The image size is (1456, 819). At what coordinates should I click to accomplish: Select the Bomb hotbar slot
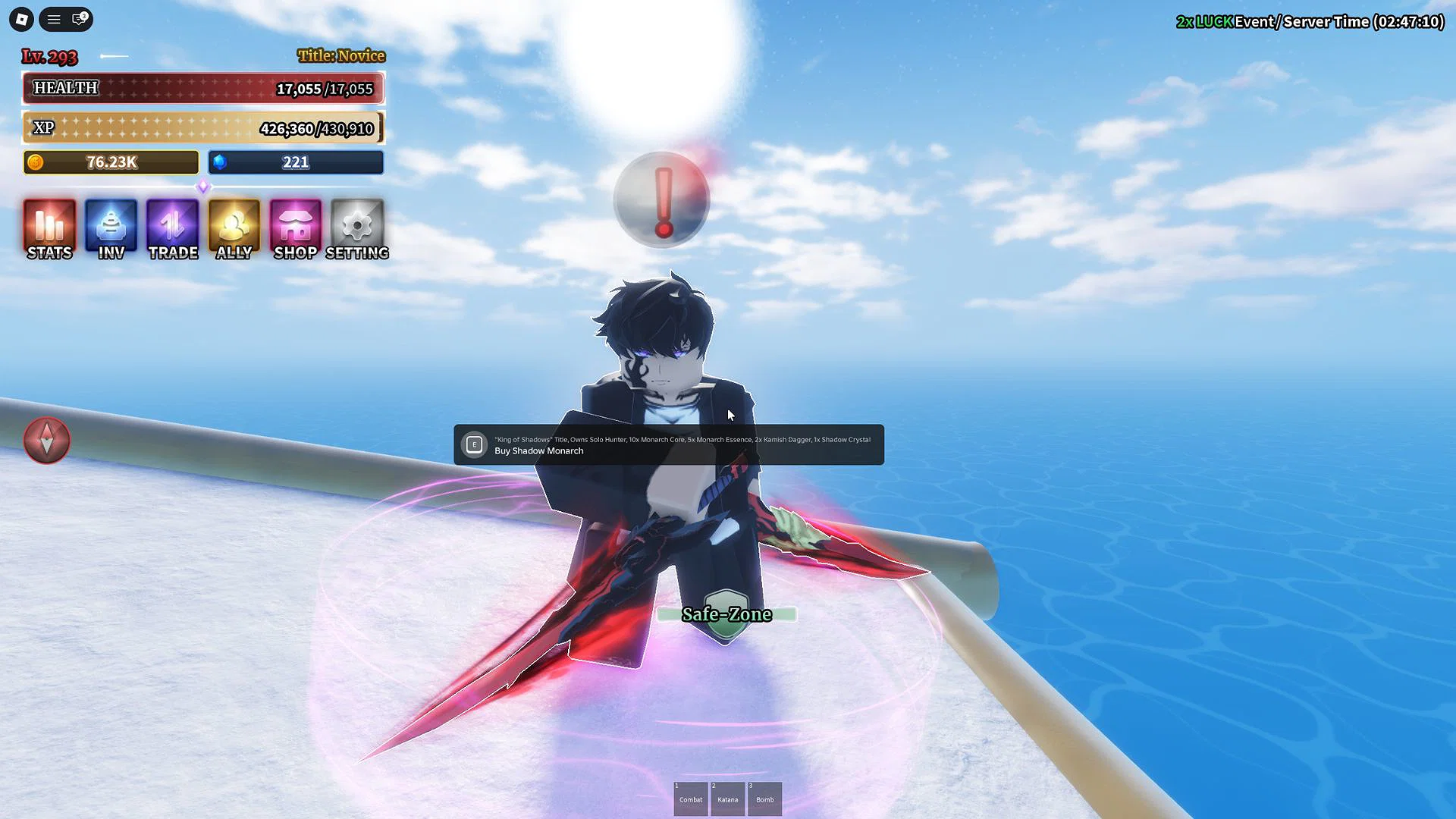(764, 798)
